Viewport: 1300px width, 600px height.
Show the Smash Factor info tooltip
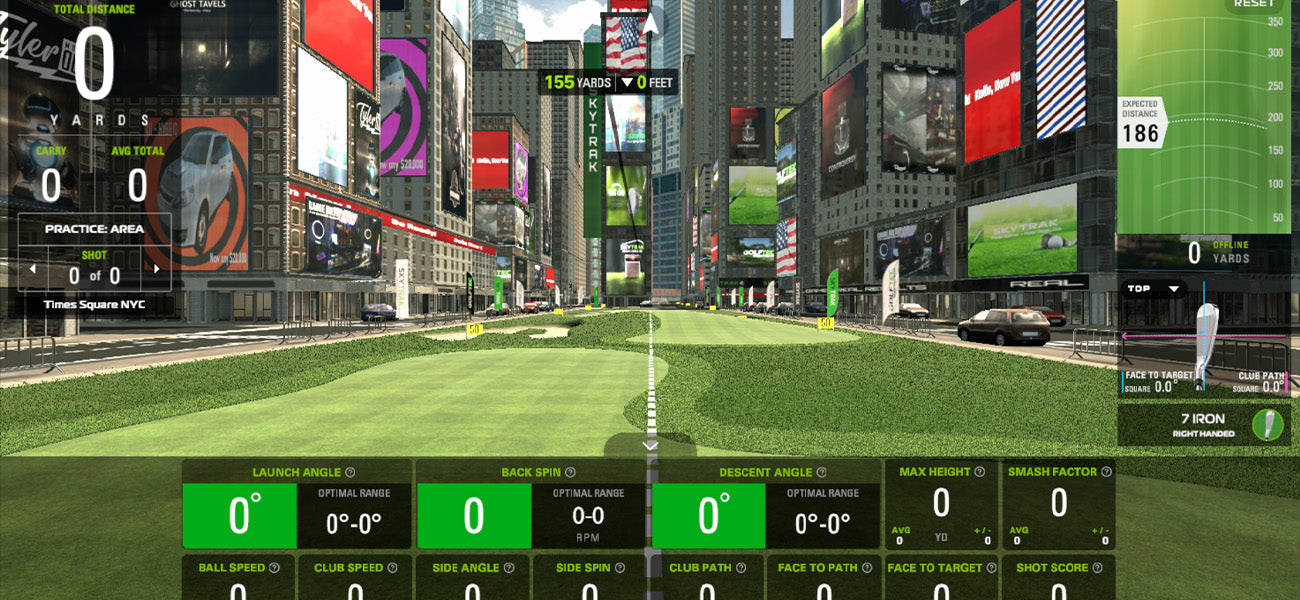1106,472
